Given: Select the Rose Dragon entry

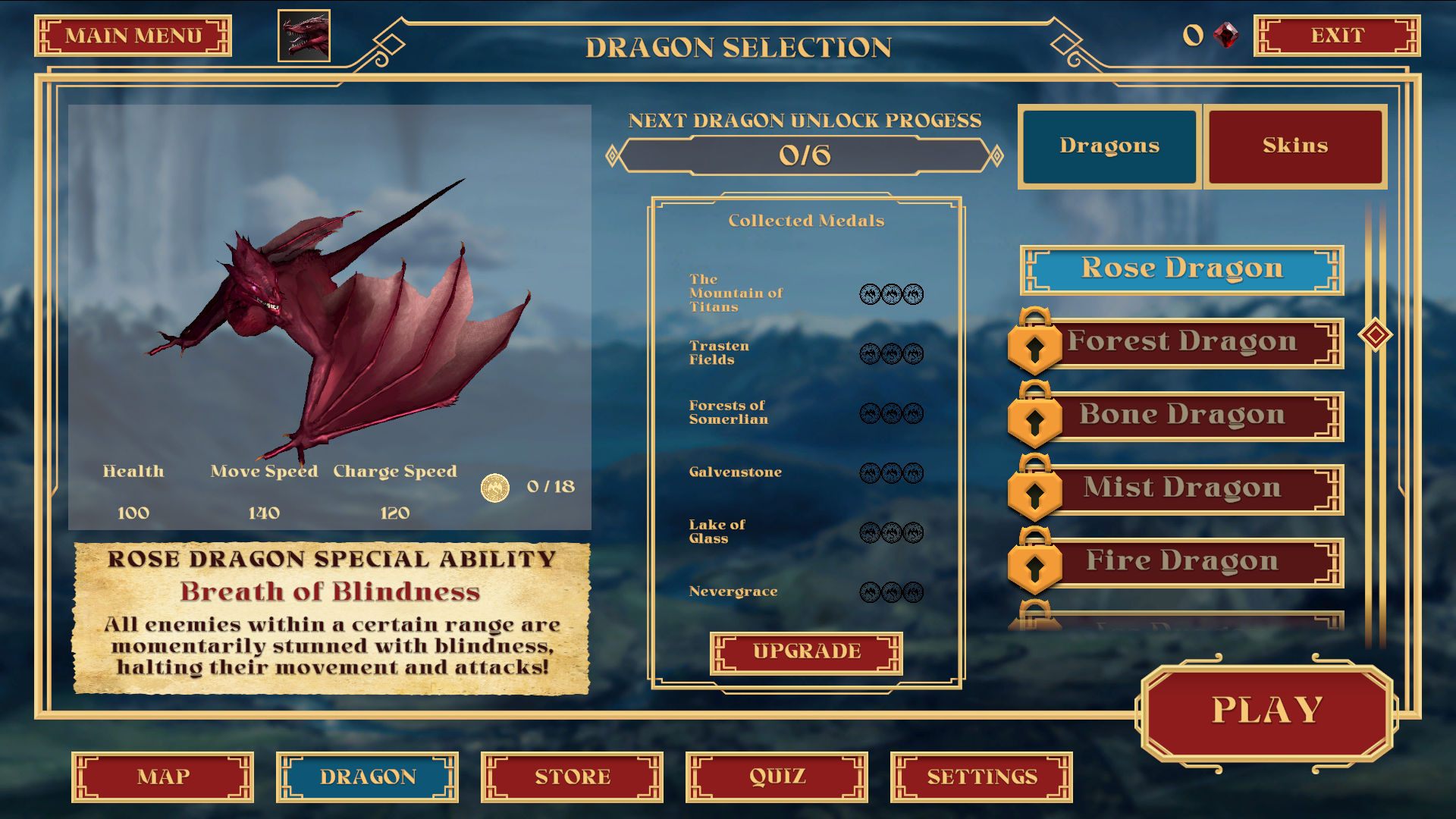Looking at the screenshot, I should (x=1181, y=269).
